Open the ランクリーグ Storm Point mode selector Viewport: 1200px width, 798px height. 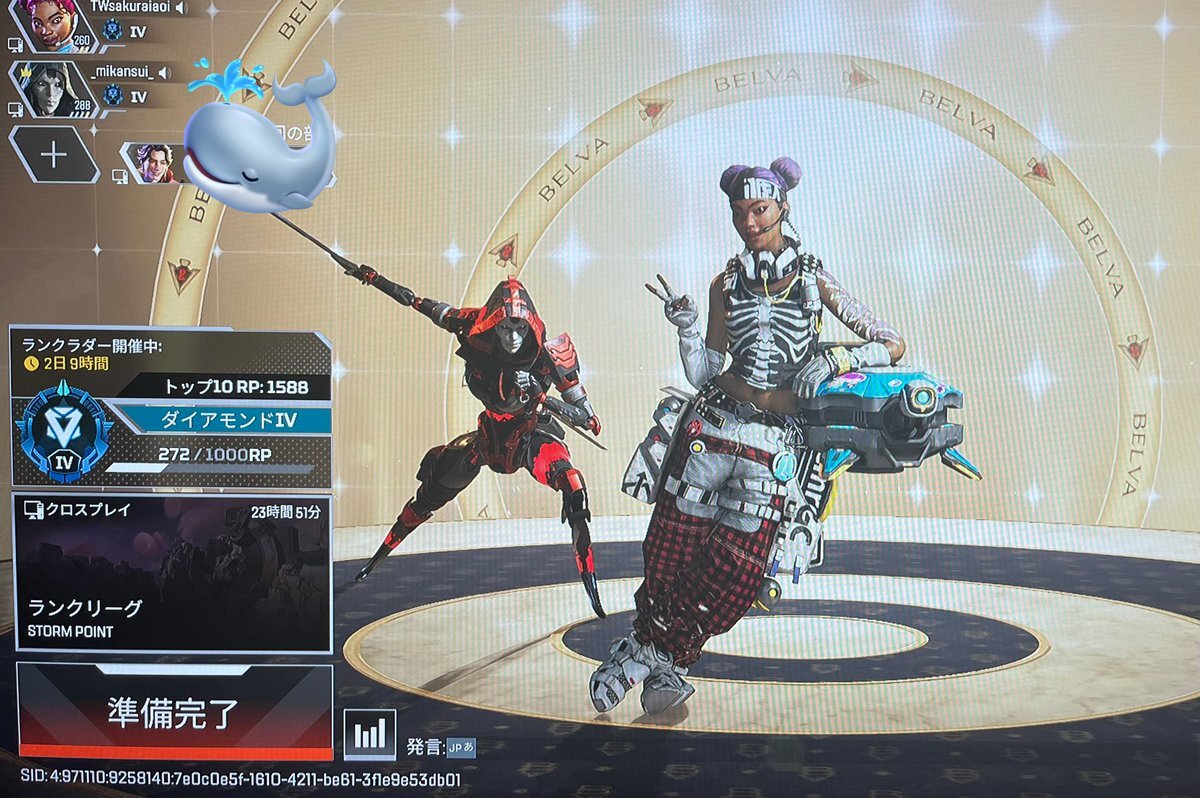coord(173,574)
